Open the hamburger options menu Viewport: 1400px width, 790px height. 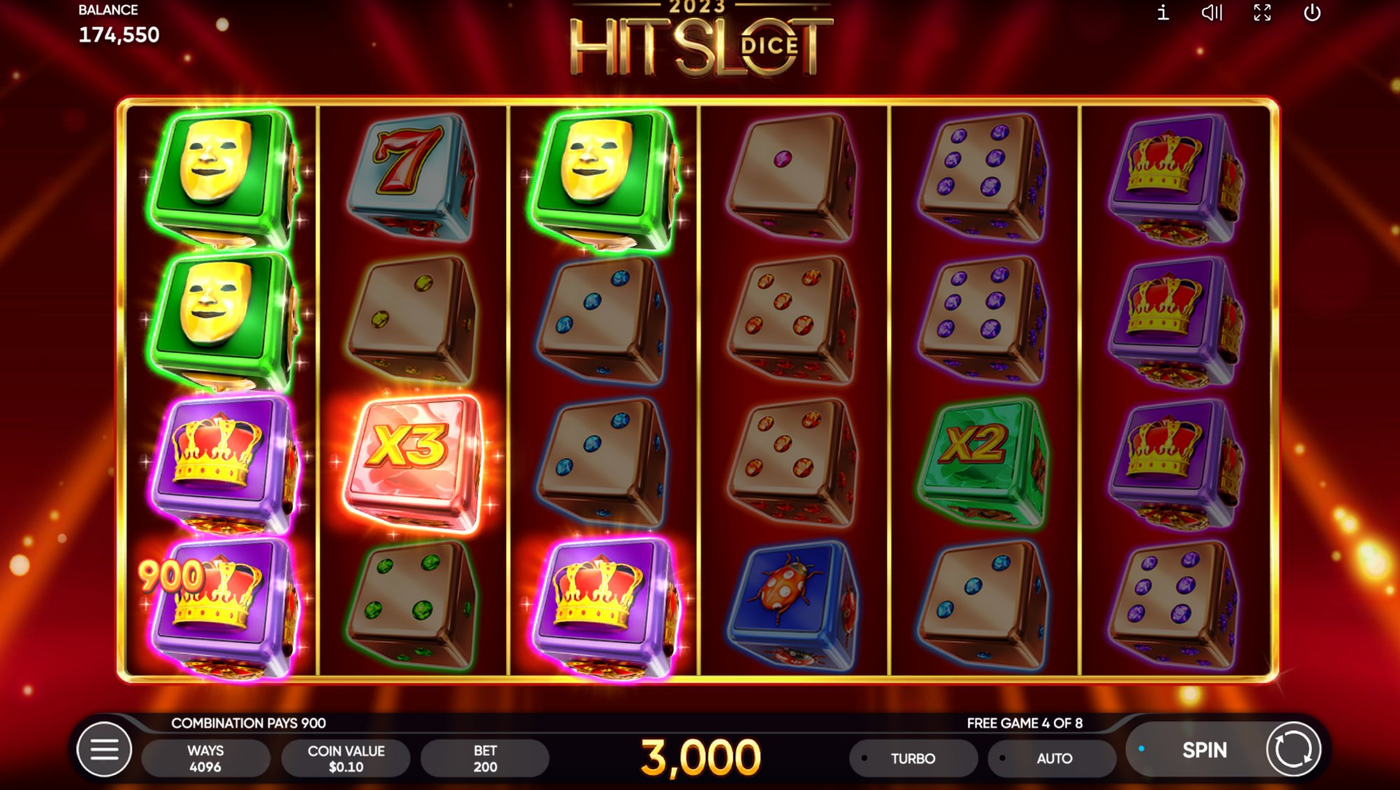click(105, 749)
